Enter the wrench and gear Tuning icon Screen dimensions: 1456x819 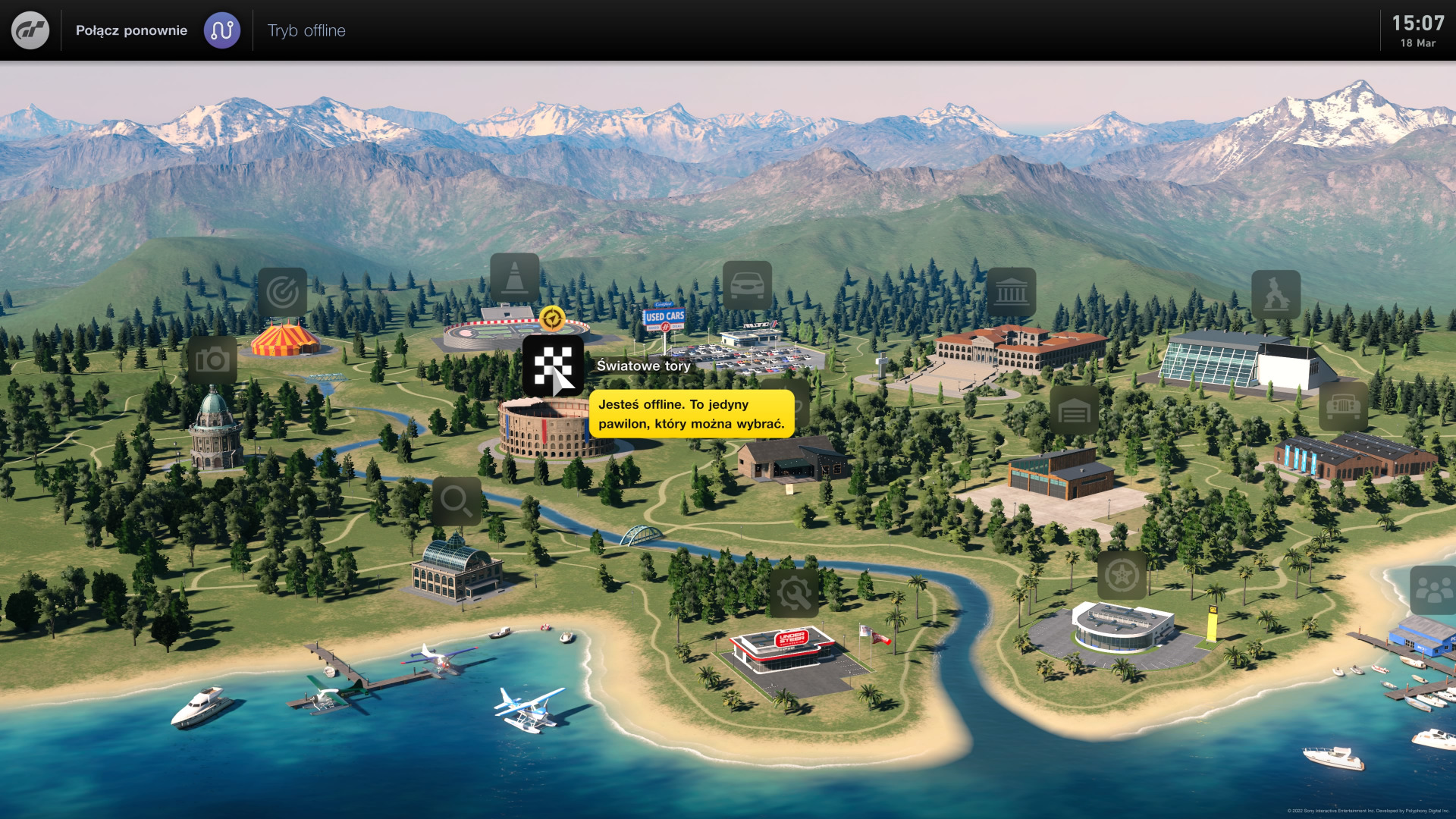coord(793,593)
